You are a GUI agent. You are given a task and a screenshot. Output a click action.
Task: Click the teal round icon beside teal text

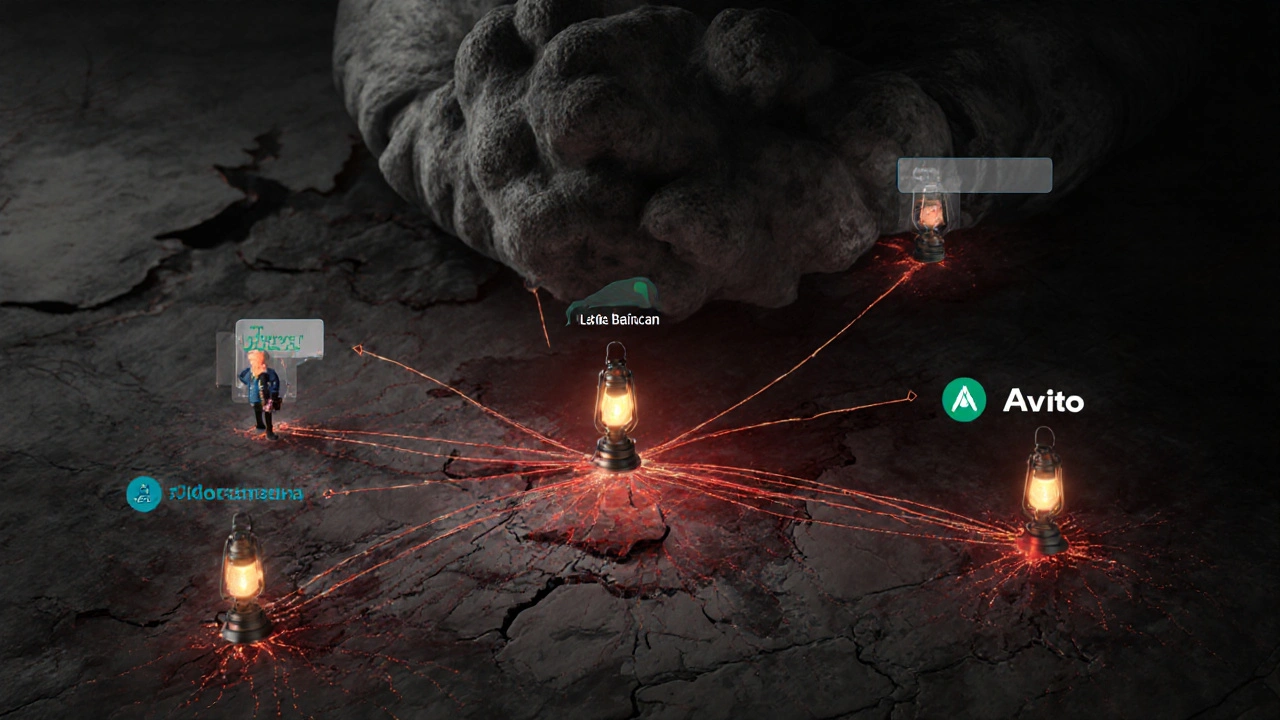pos(144,493)
